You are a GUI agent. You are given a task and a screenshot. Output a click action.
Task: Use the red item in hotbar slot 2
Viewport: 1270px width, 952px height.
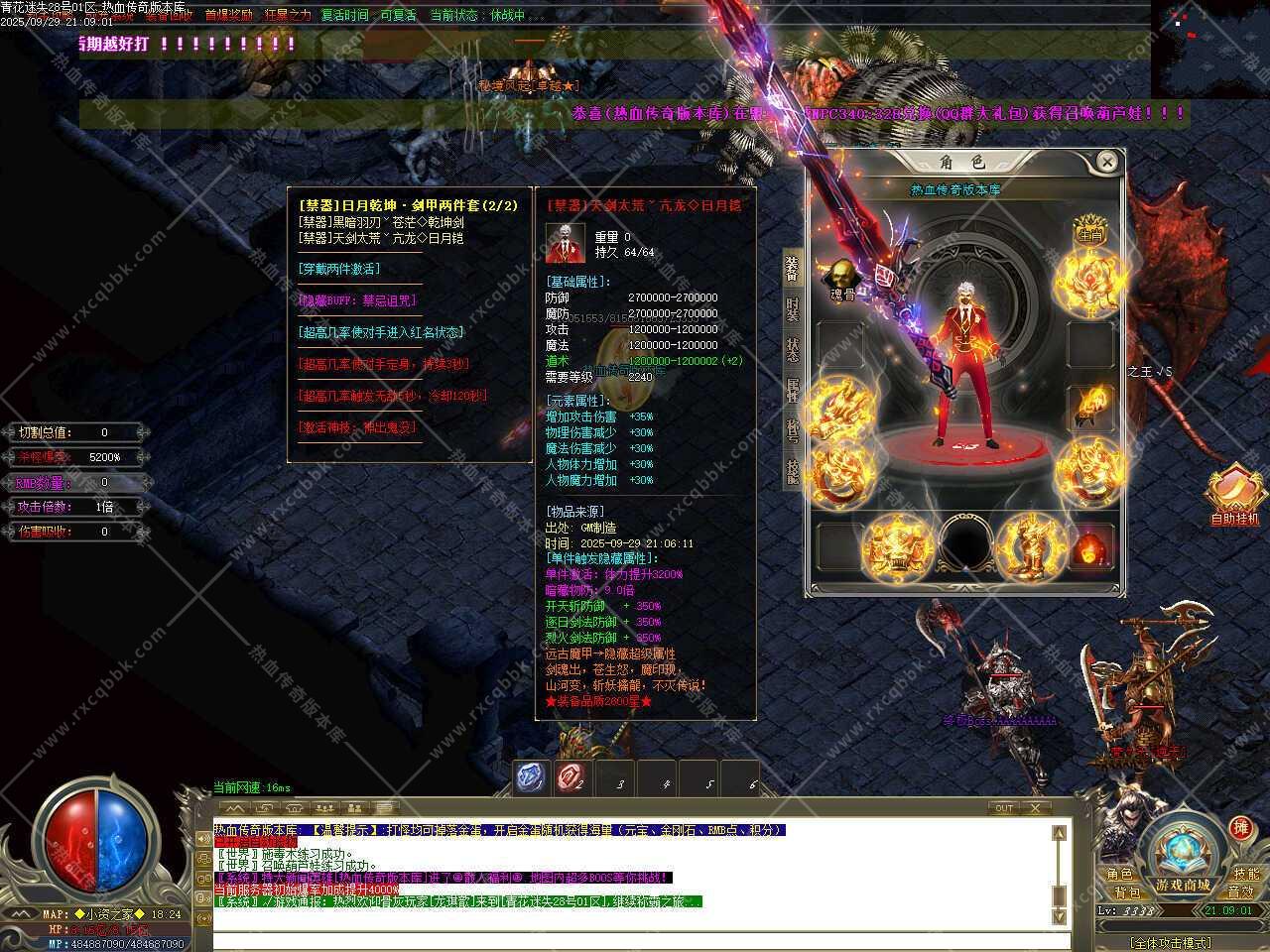(x=572, y=778)
